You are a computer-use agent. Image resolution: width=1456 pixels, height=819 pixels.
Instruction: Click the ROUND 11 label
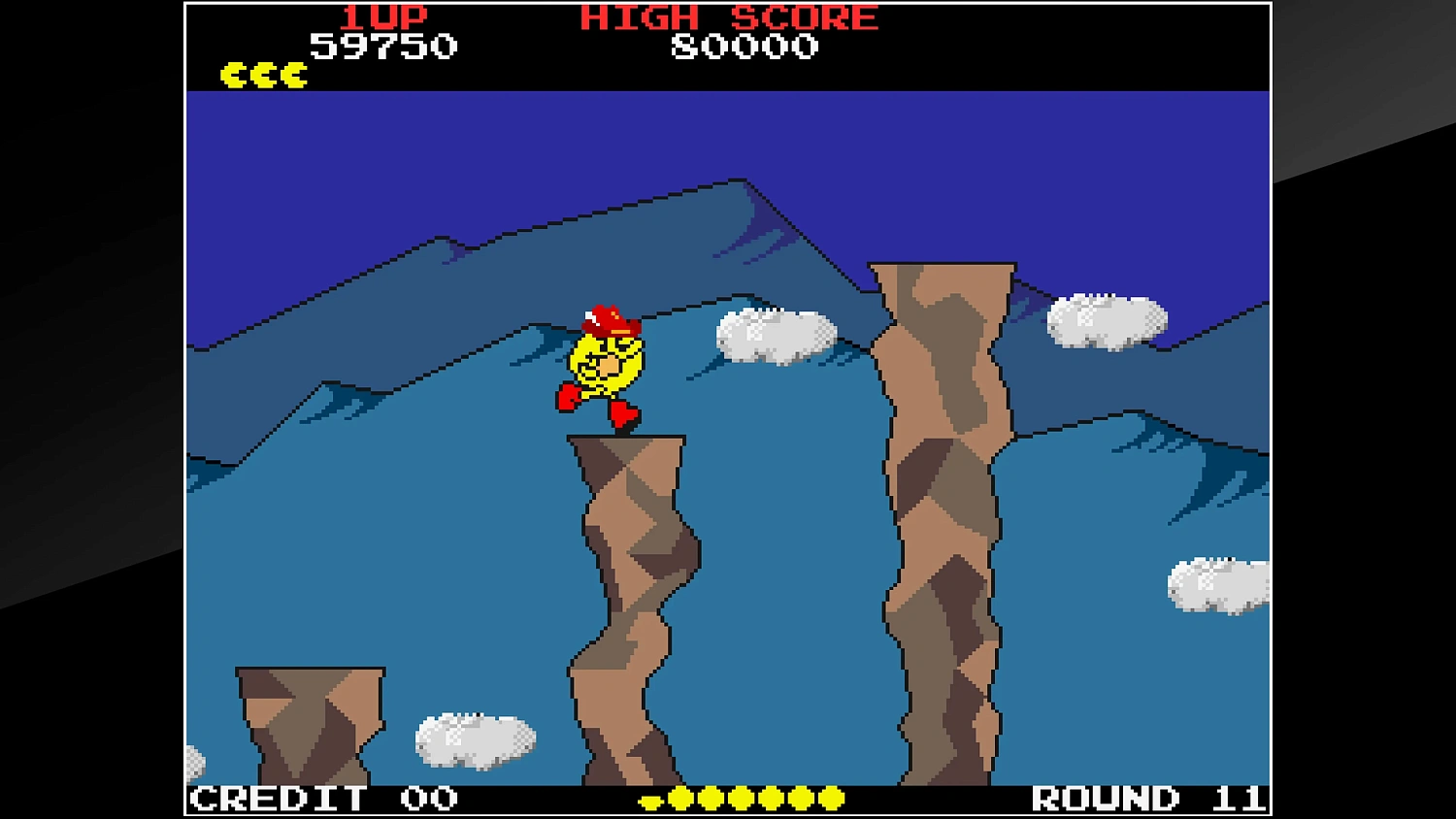coord(1145,798)
